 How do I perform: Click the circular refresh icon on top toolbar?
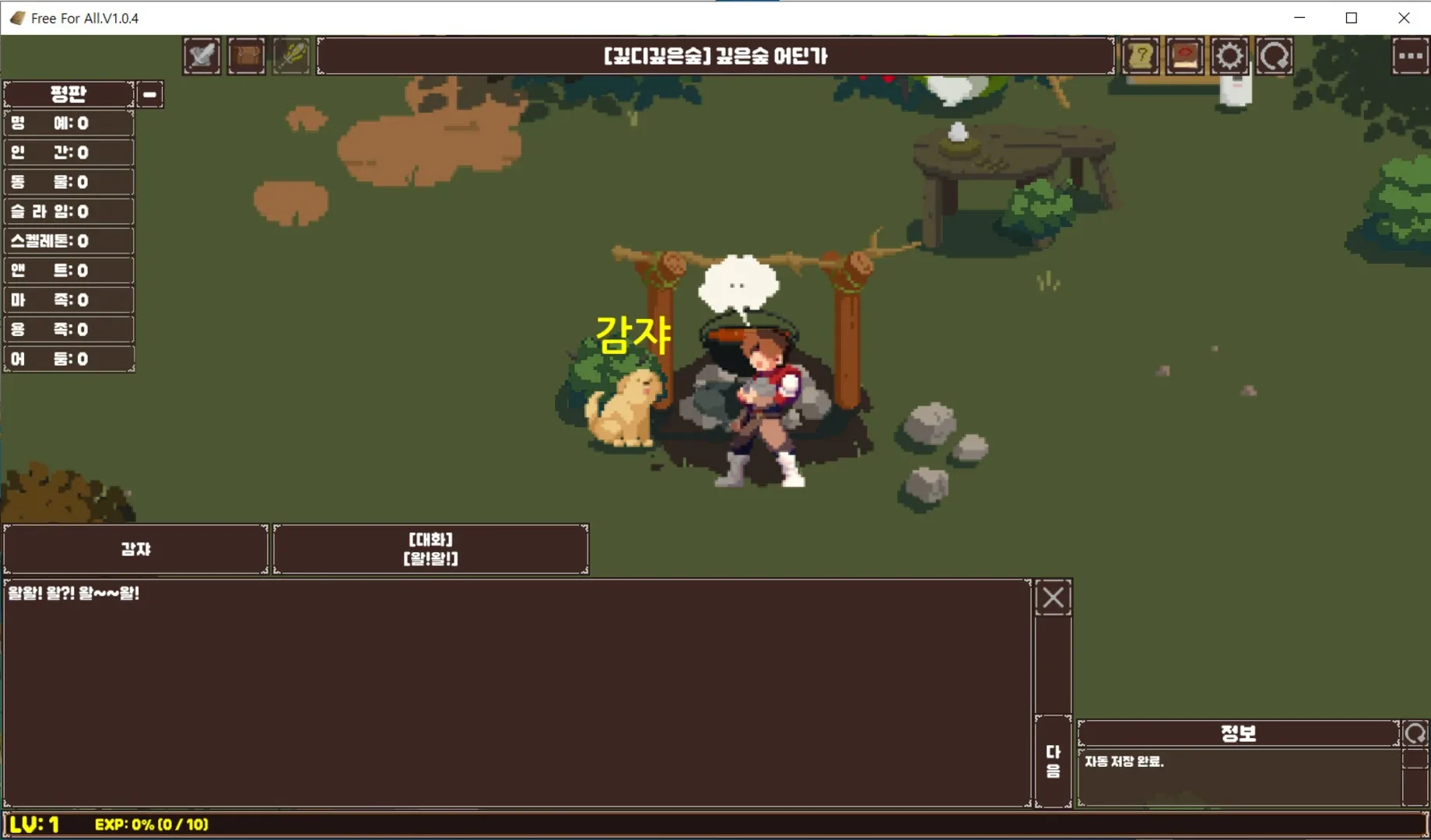pos(1275,55)
